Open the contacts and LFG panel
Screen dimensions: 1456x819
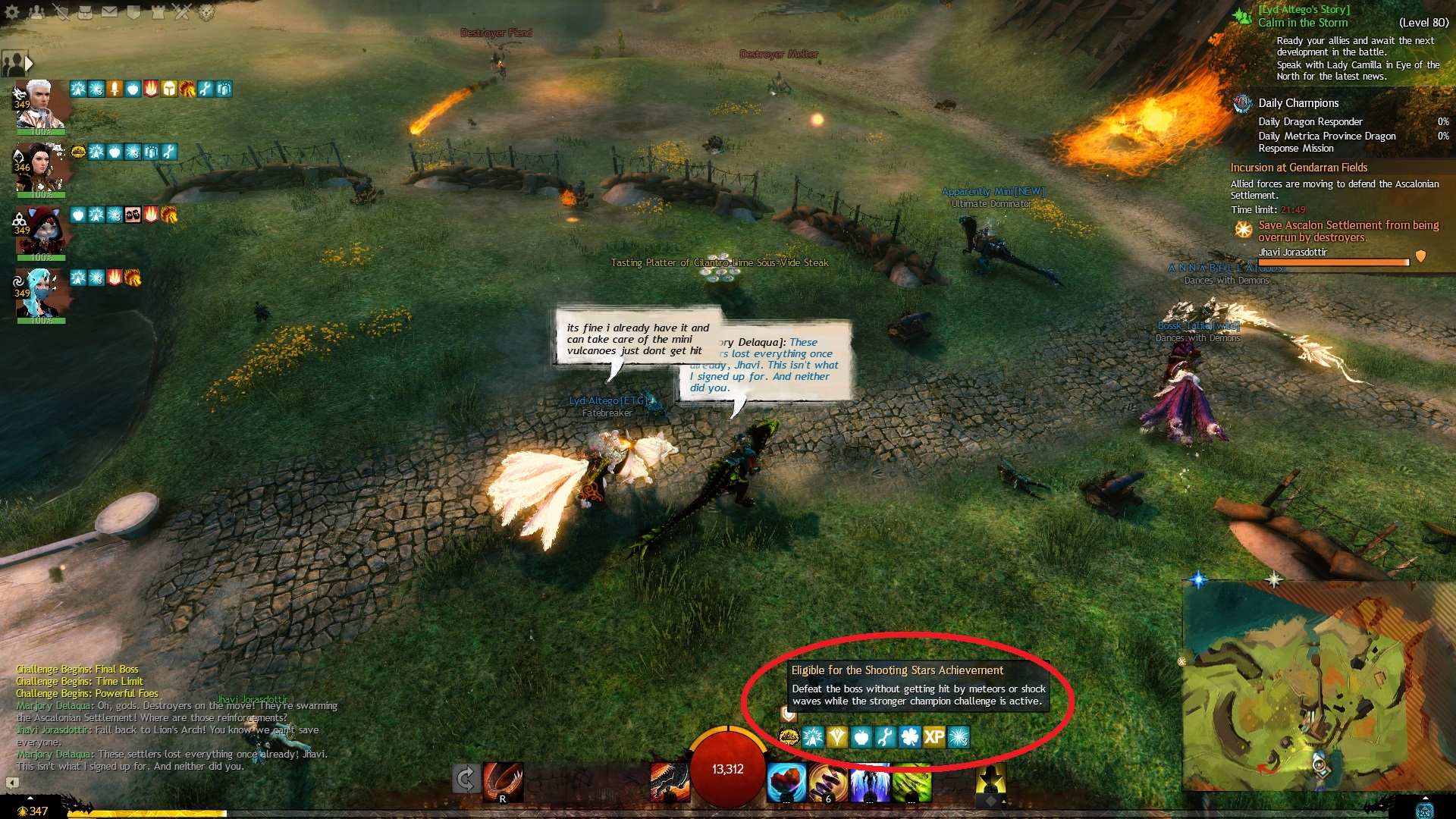coord(36,11)
